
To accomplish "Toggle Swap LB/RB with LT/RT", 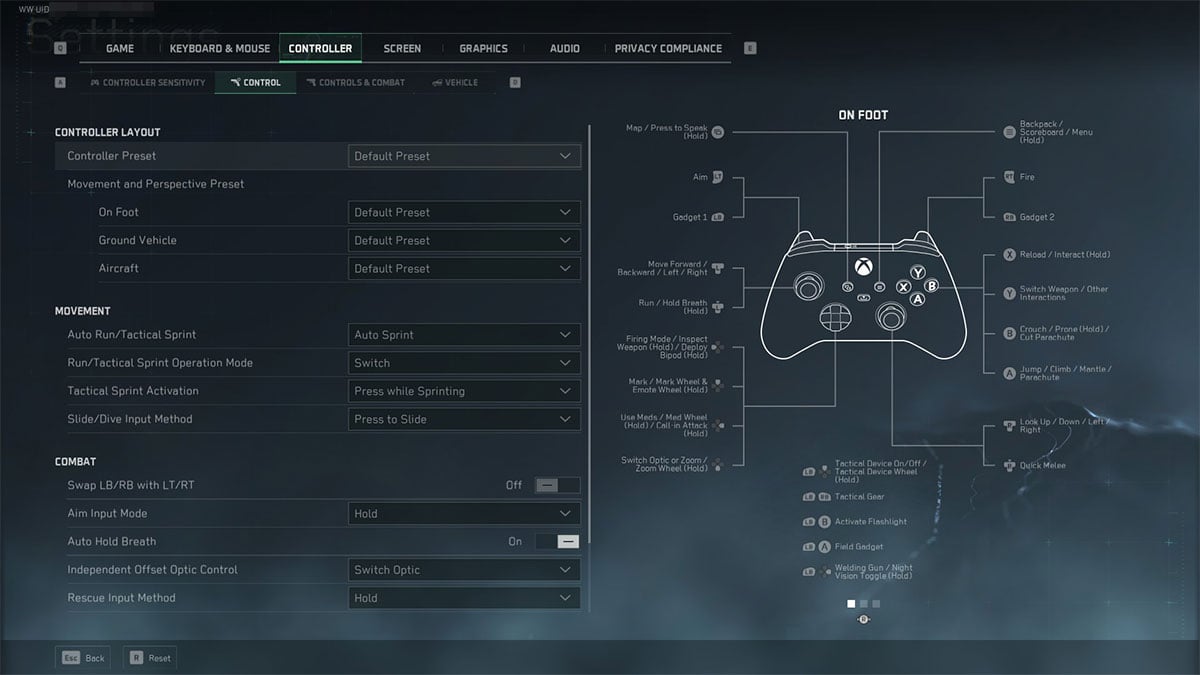I will 557,485.
